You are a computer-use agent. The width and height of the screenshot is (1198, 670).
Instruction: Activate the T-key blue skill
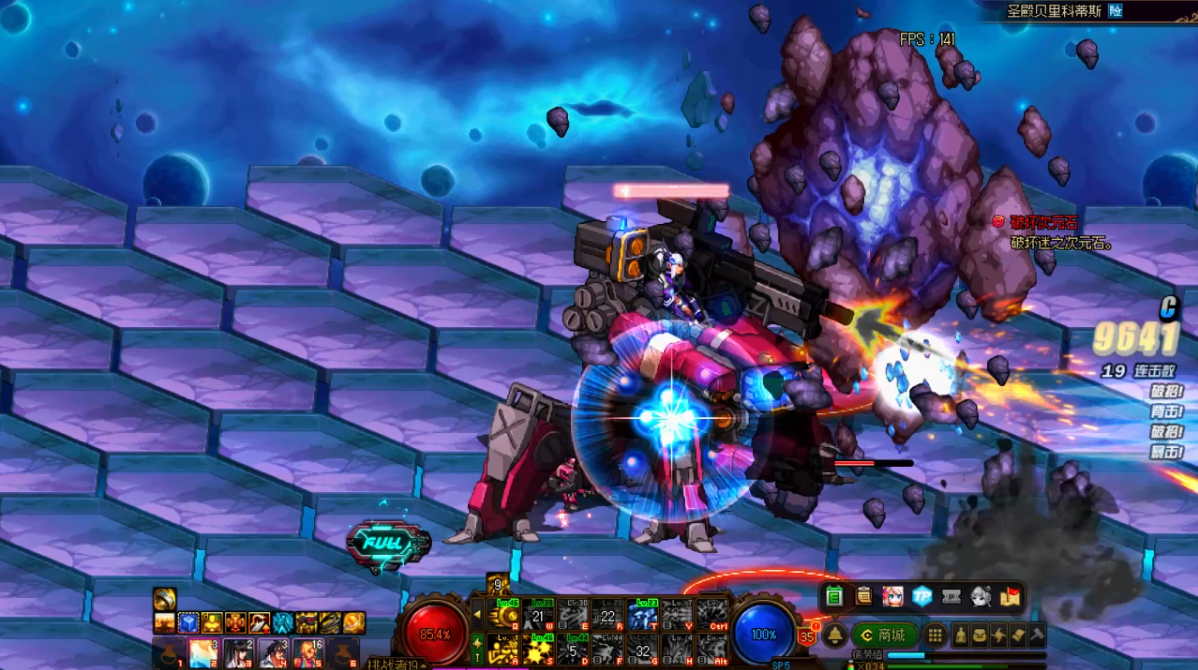tap(643, 614)
